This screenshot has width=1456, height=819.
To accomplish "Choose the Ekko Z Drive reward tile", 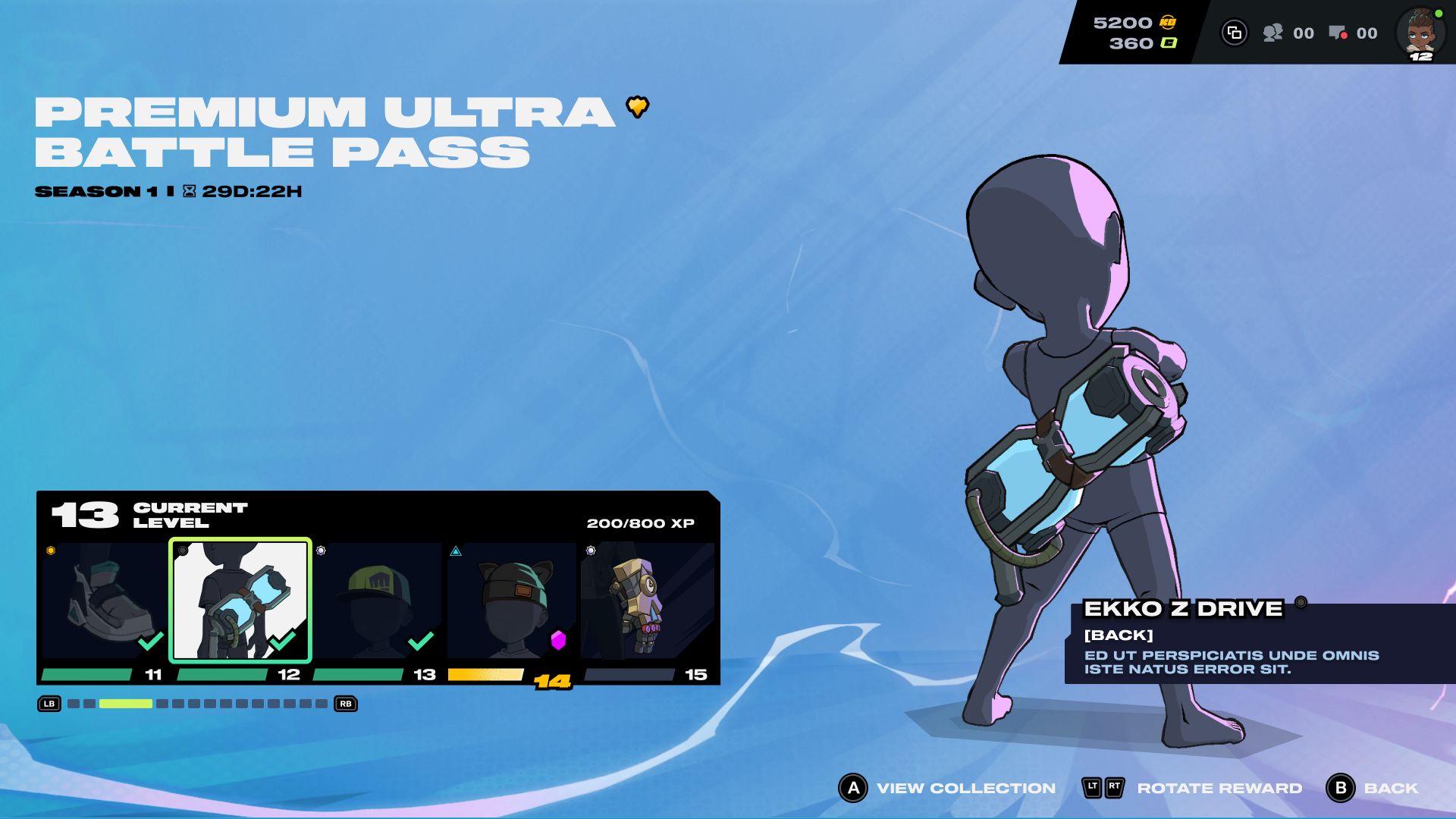I will click(240, 600).
